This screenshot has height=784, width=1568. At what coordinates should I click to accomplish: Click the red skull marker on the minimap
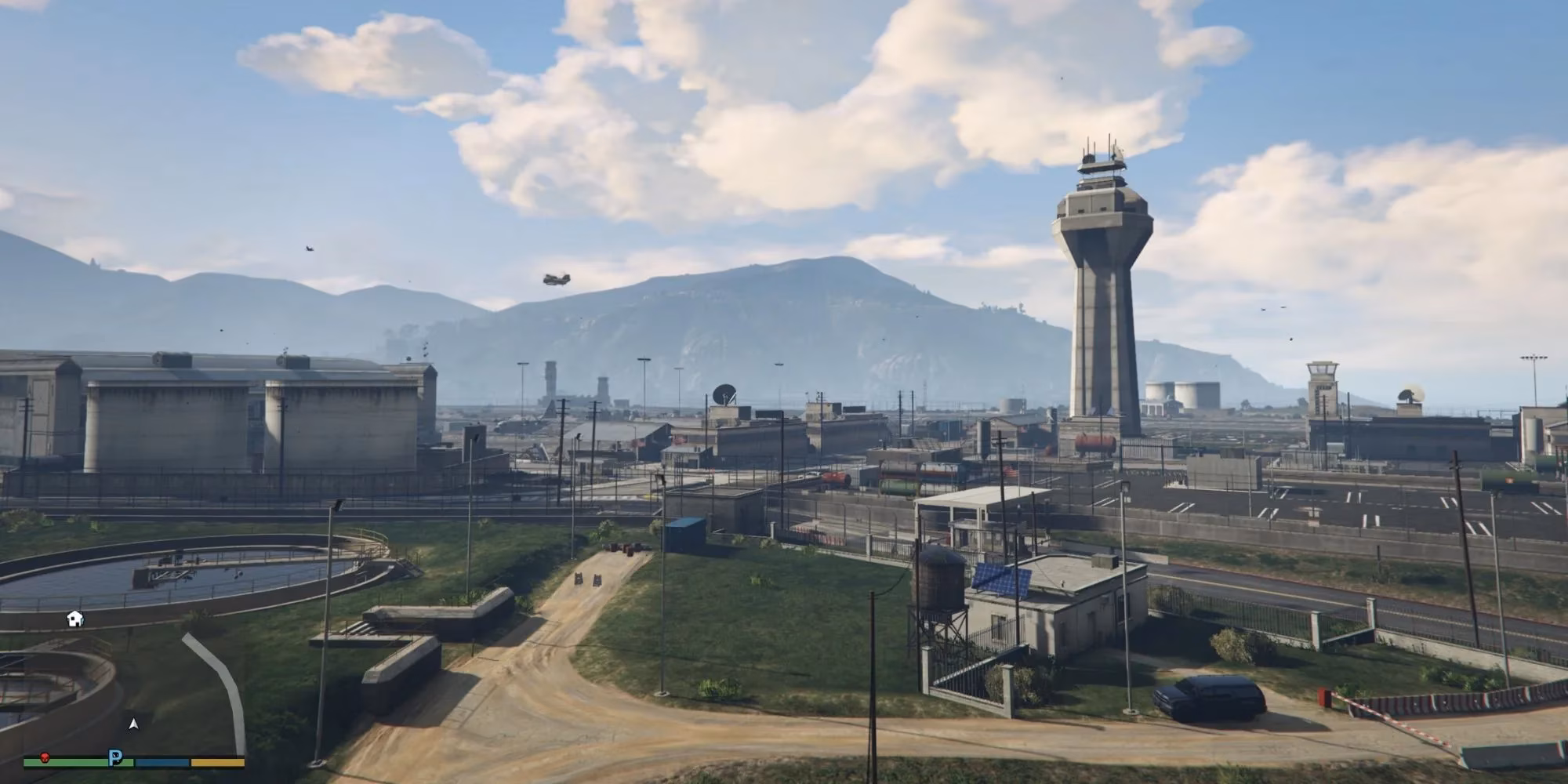tap(45, 758)
